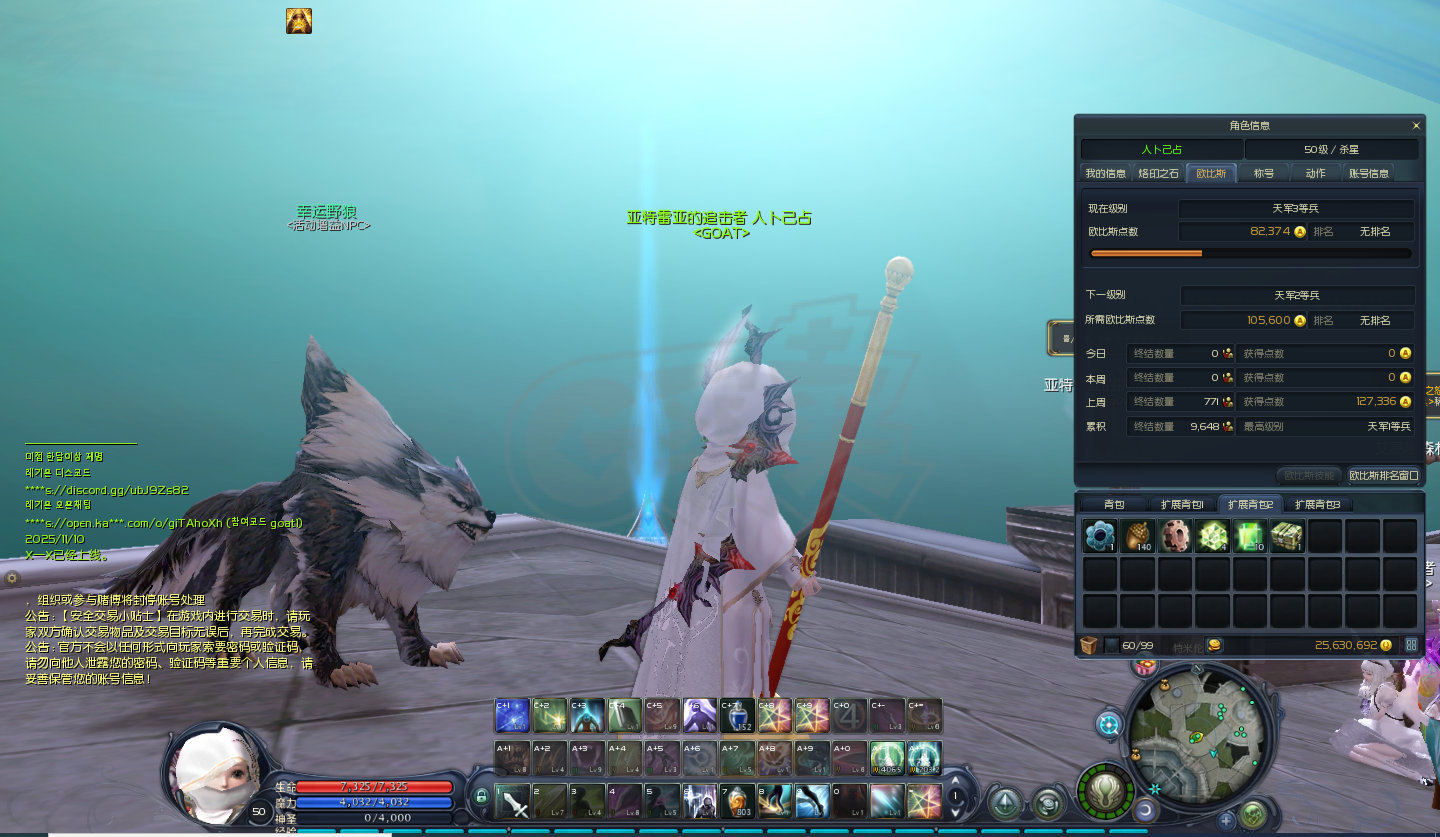
Task: Switch to the main 背包 bag tab
Action: tap(1114, 504)
